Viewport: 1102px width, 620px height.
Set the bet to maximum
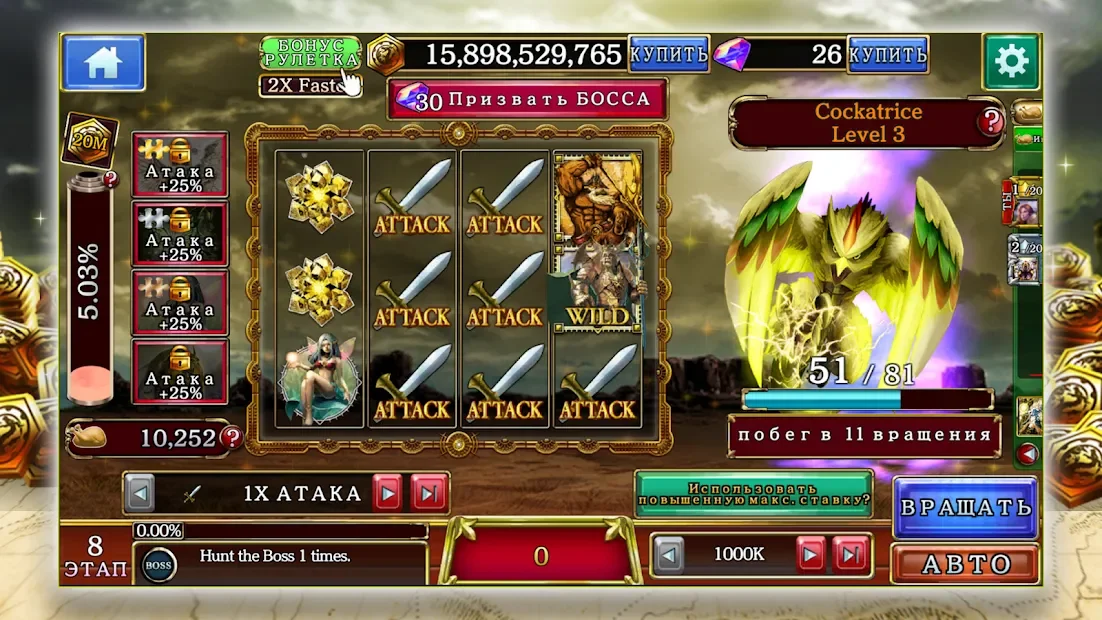point(850,554)
